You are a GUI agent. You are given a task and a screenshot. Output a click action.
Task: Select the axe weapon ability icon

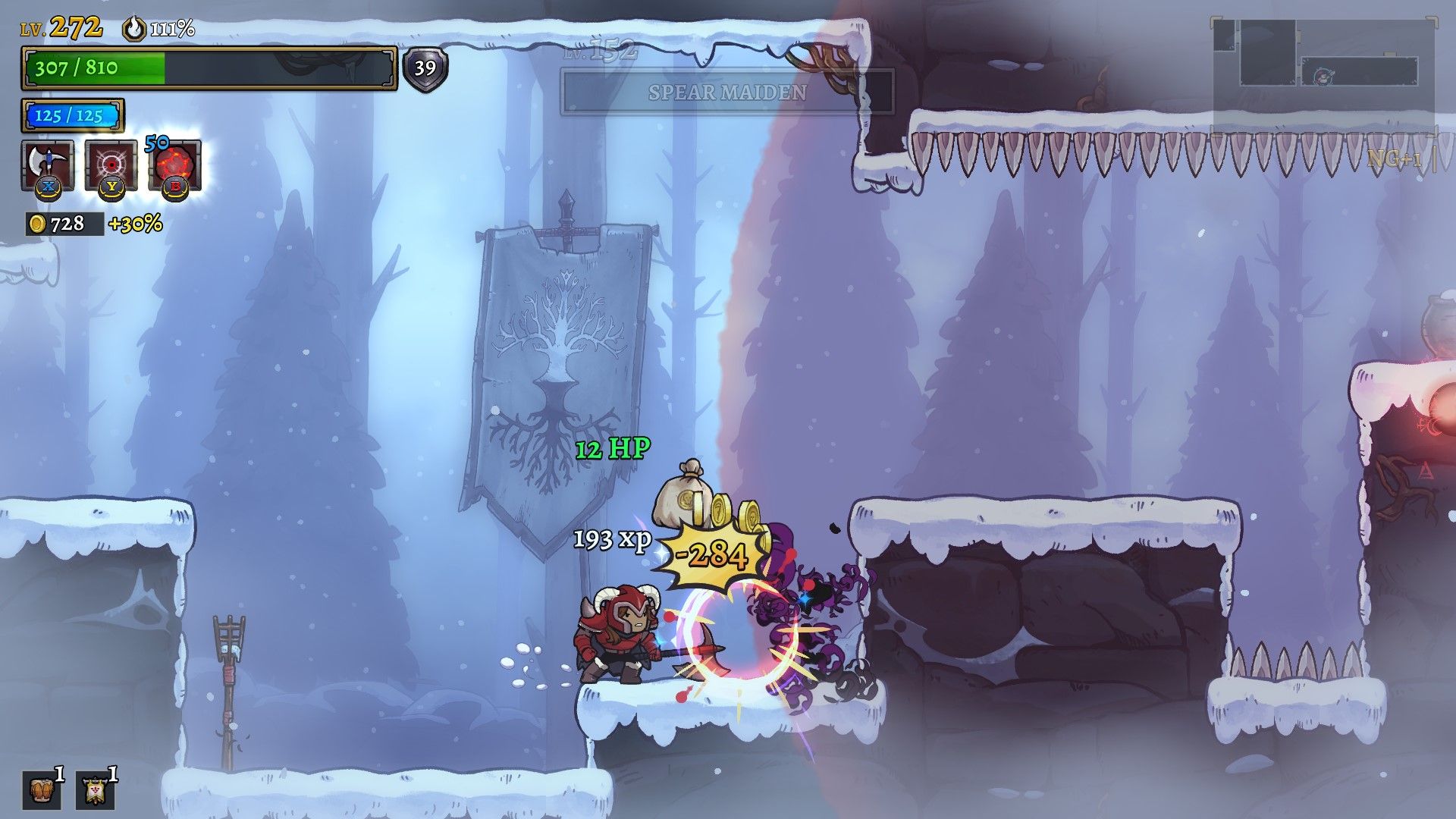tap(47, 164)
